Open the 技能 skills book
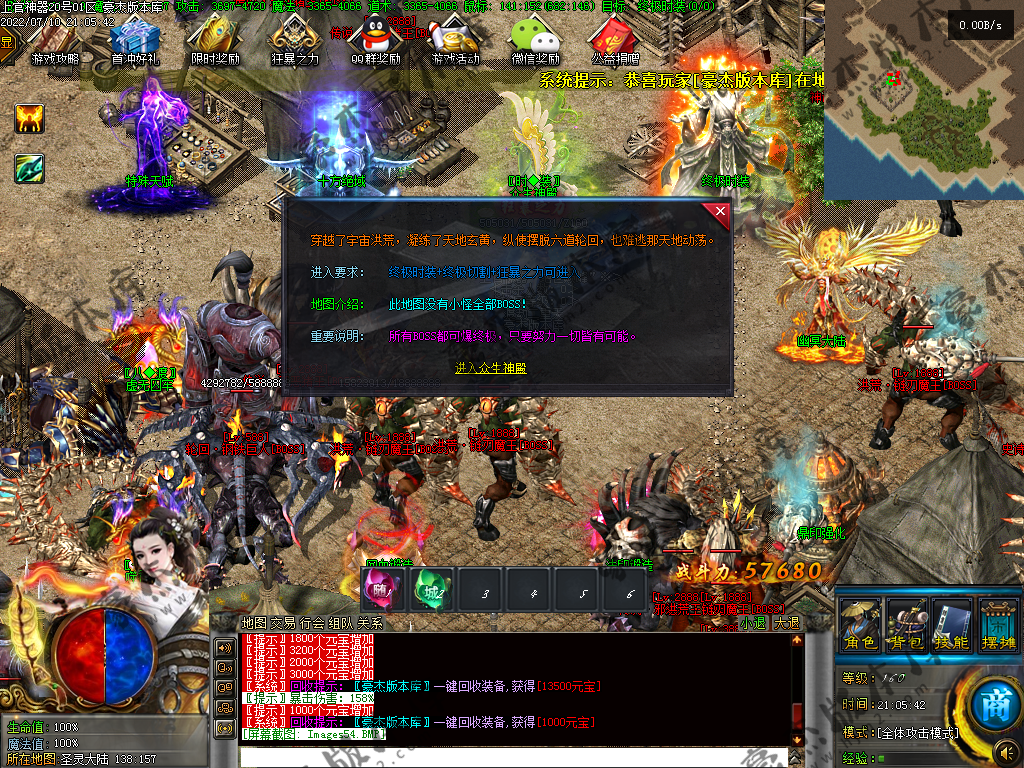 [952, 625]
